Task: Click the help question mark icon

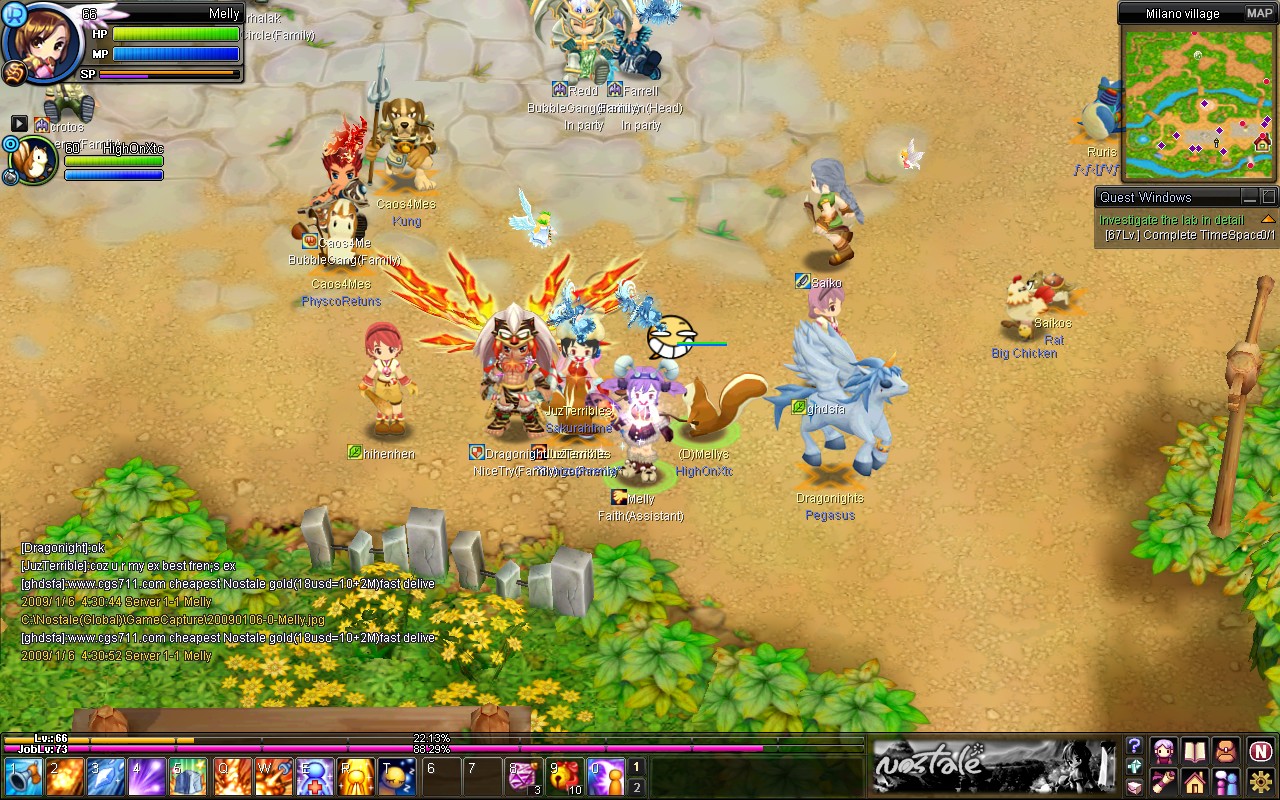Action: click(1134, 746)
